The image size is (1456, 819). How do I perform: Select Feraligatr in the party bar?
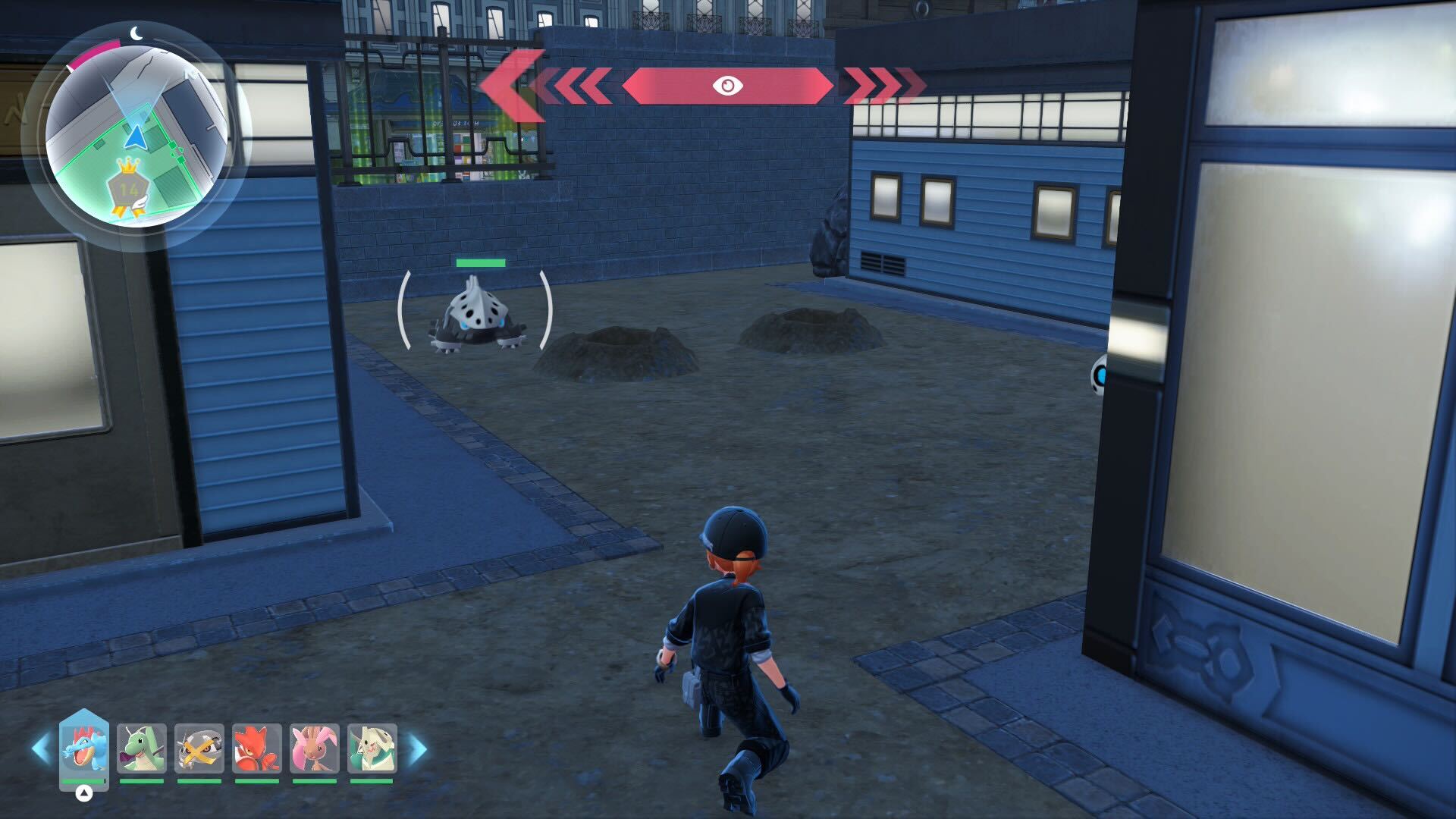(84, 748)
